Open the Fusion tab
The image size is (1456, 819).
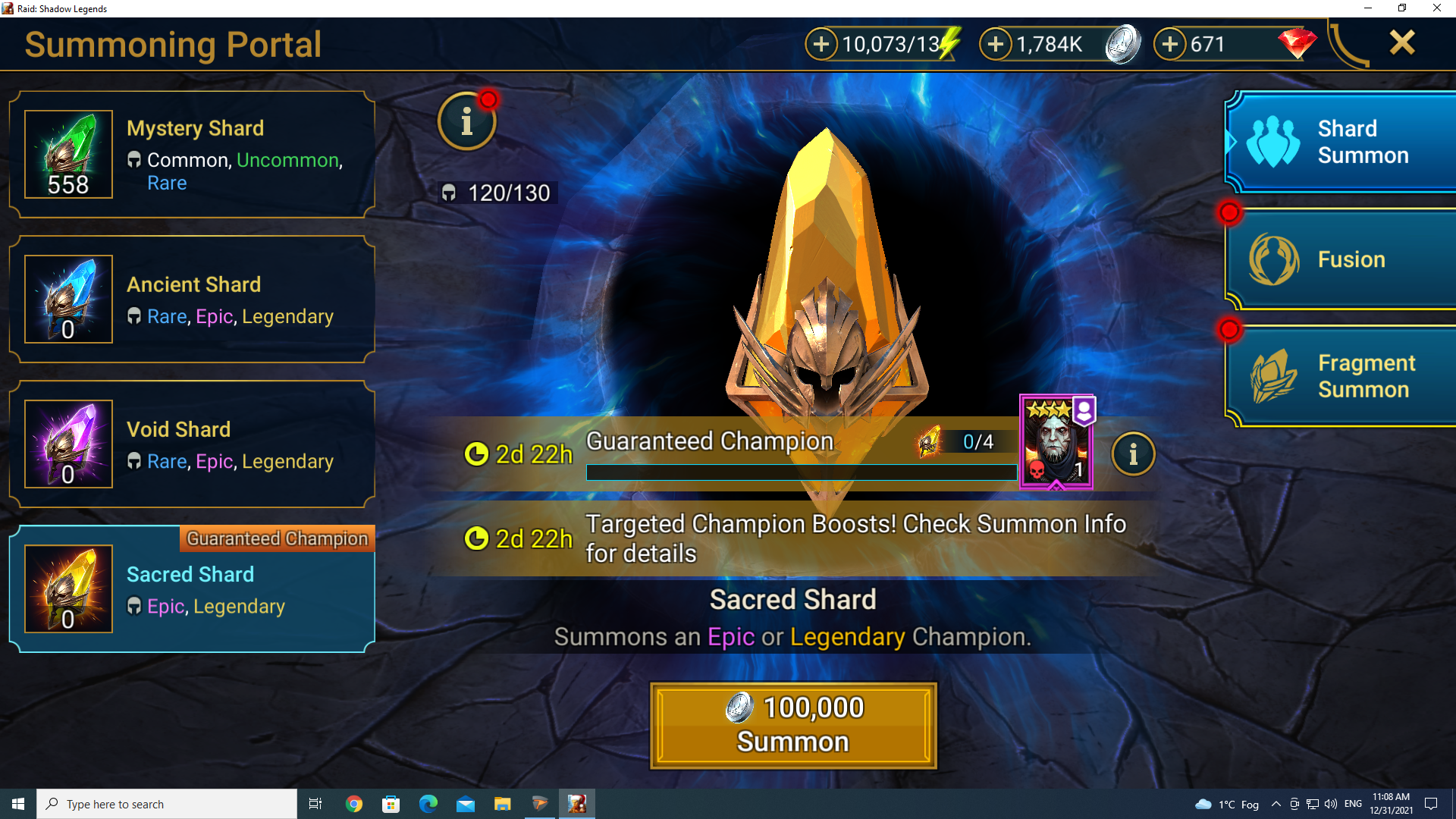[x=1341, y=259]
